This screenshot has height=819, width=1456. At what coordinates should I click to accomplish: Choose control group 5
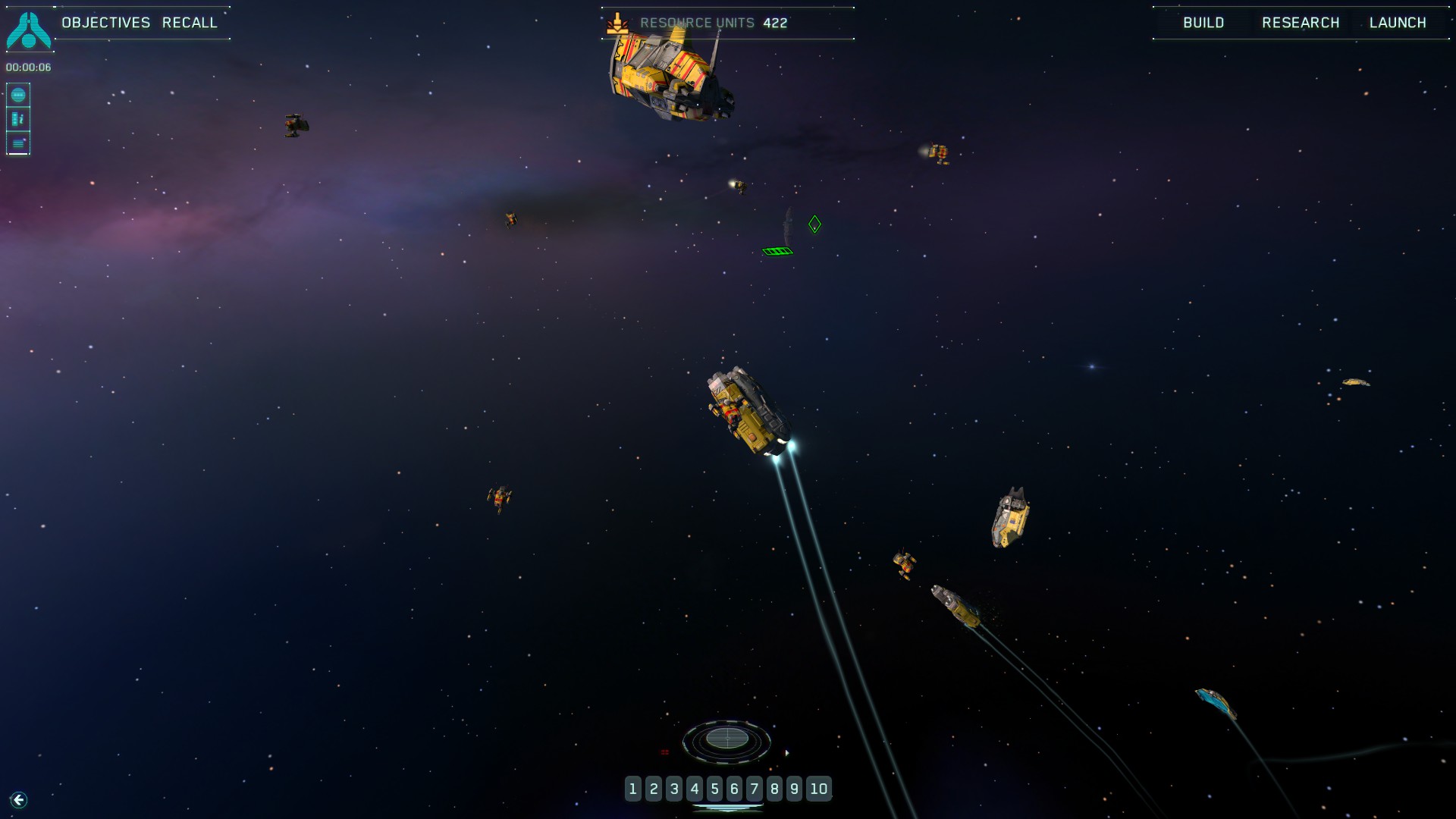pos(714,789)
